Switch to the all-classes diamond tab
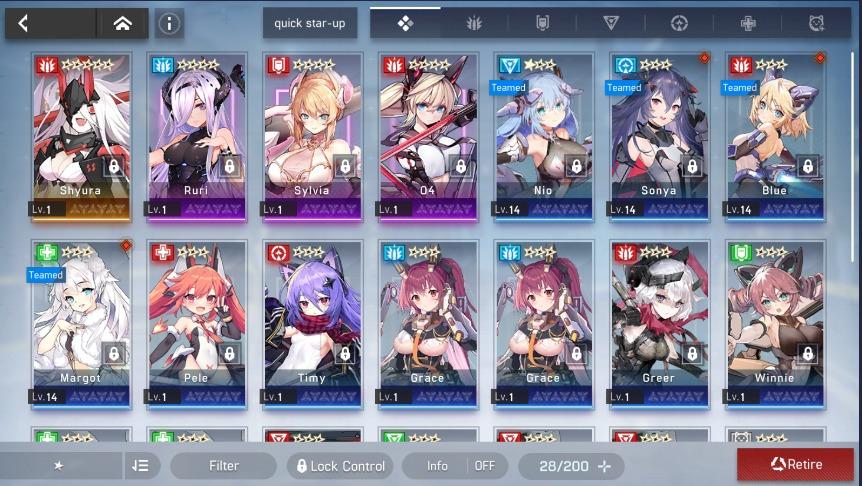The height and width of the screenshot is (486, 862). click(x=405, y=23)
